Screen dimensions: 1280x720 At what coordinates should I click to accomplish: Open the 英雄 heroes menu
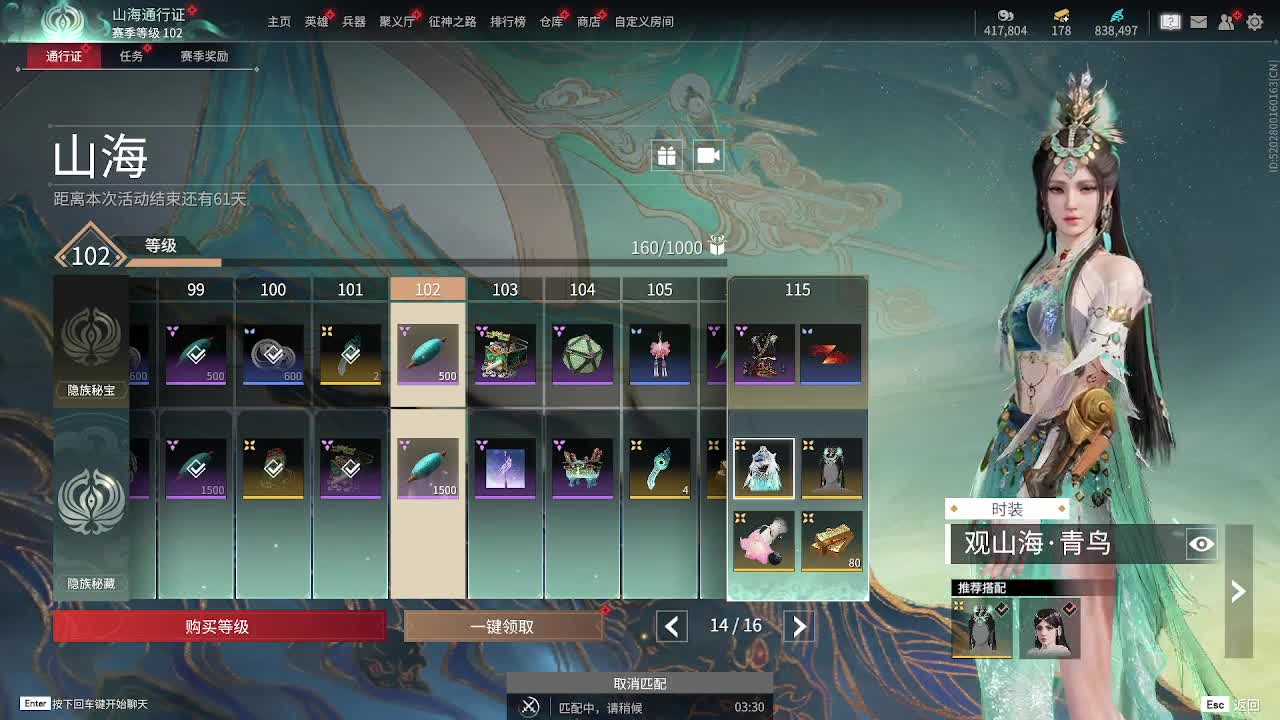316,21
